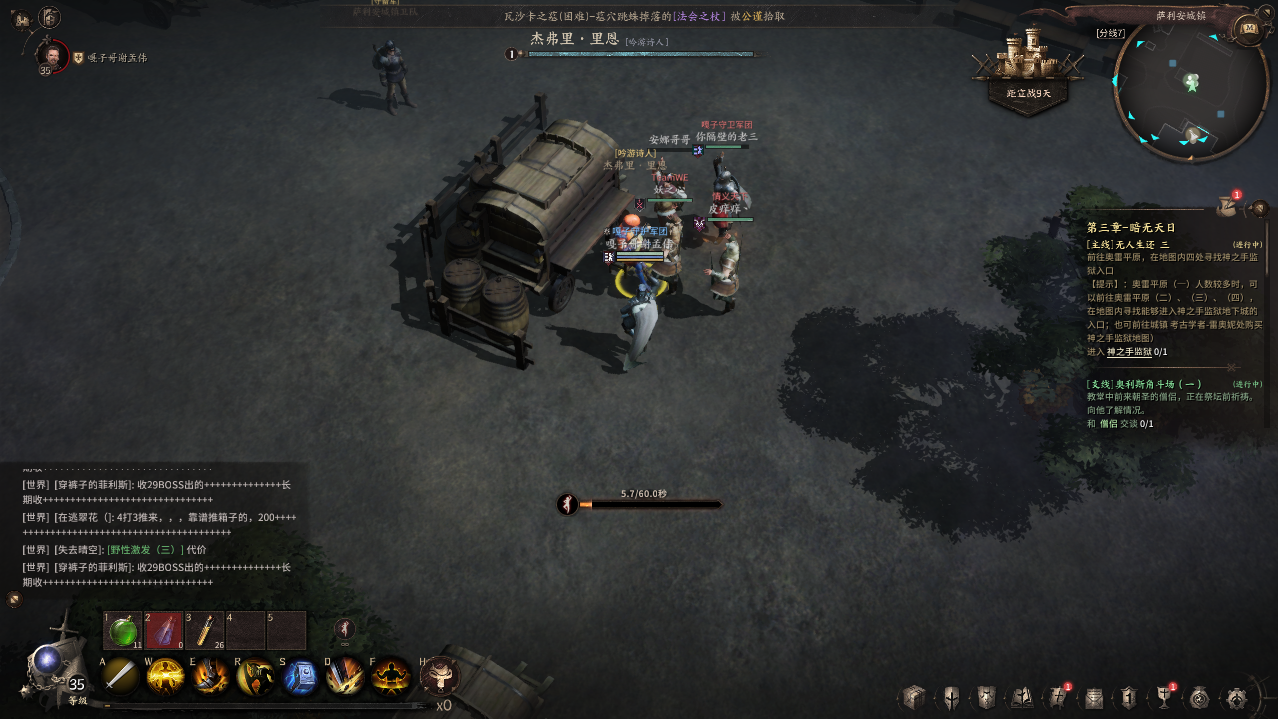Image resolution: width=1278 pixels, height=719 pixels.
Task: Open the world map book button
Action: [1248, 28]
